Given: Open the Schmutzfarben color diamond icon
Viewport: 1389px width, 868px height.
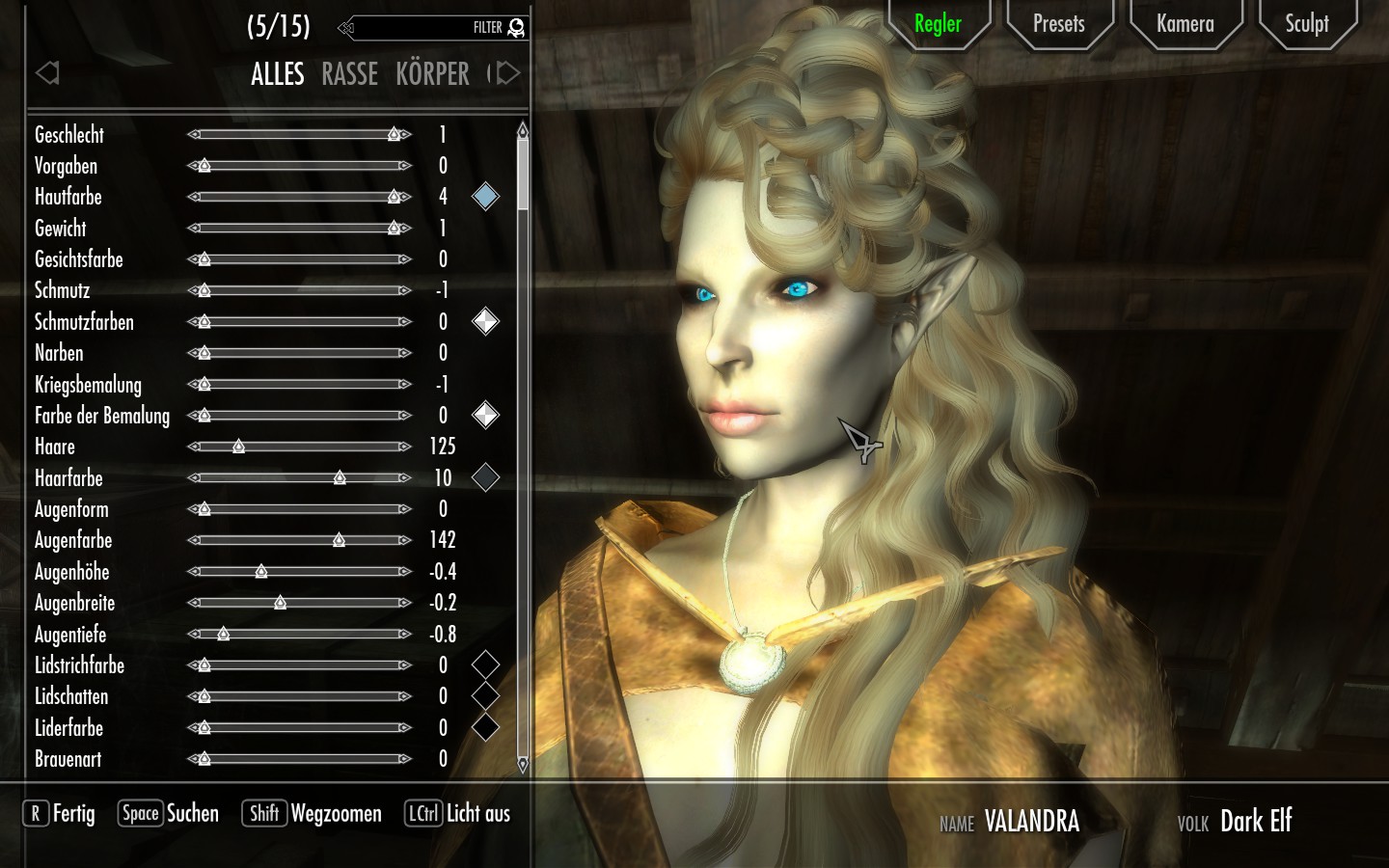Looking at the screenshot, I should [x=485, y=322].
